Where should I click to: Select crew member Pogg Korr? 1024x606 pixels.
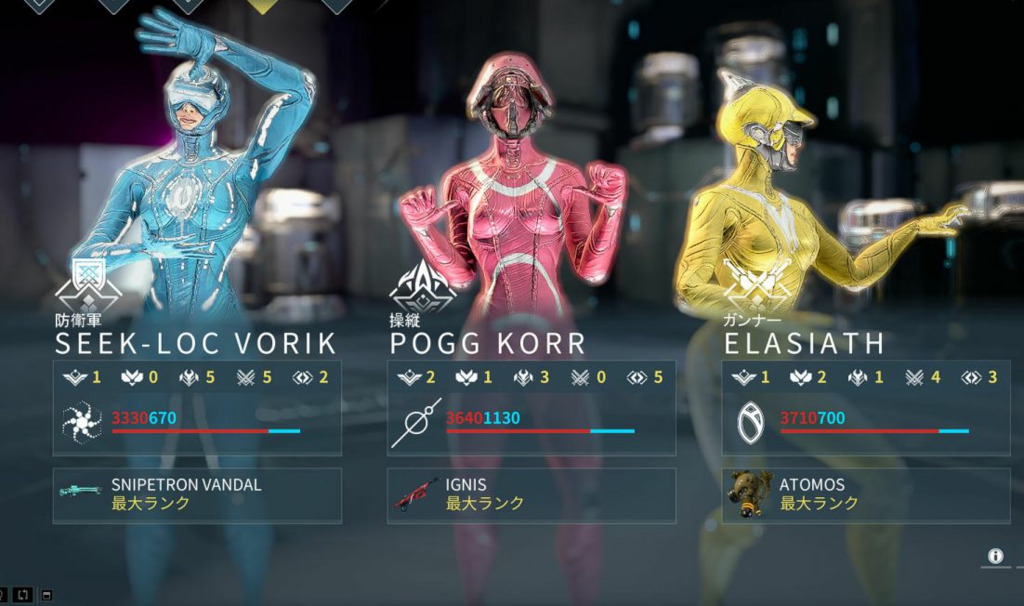[487, 343]
